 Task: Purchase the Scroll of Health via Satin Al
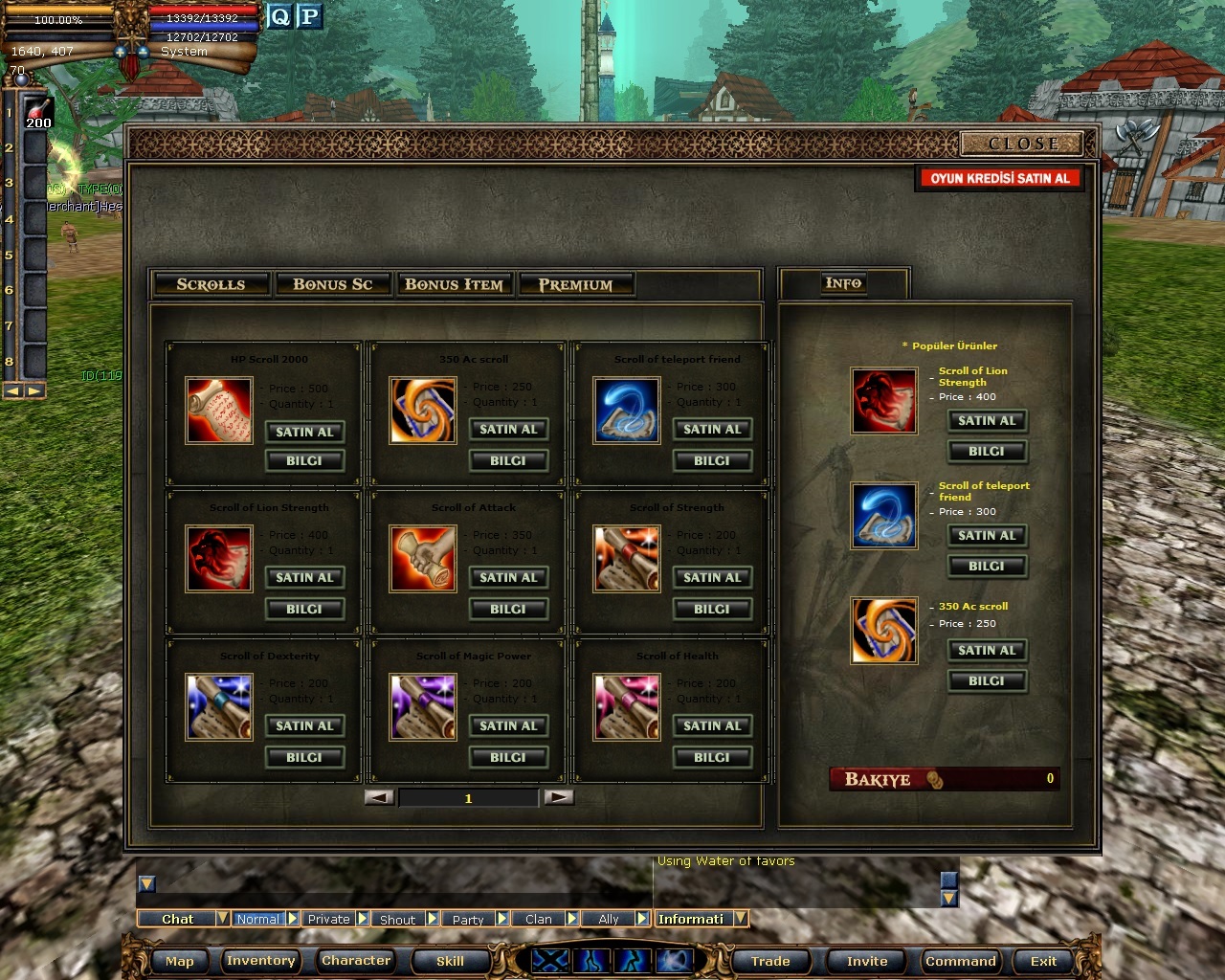712,725
